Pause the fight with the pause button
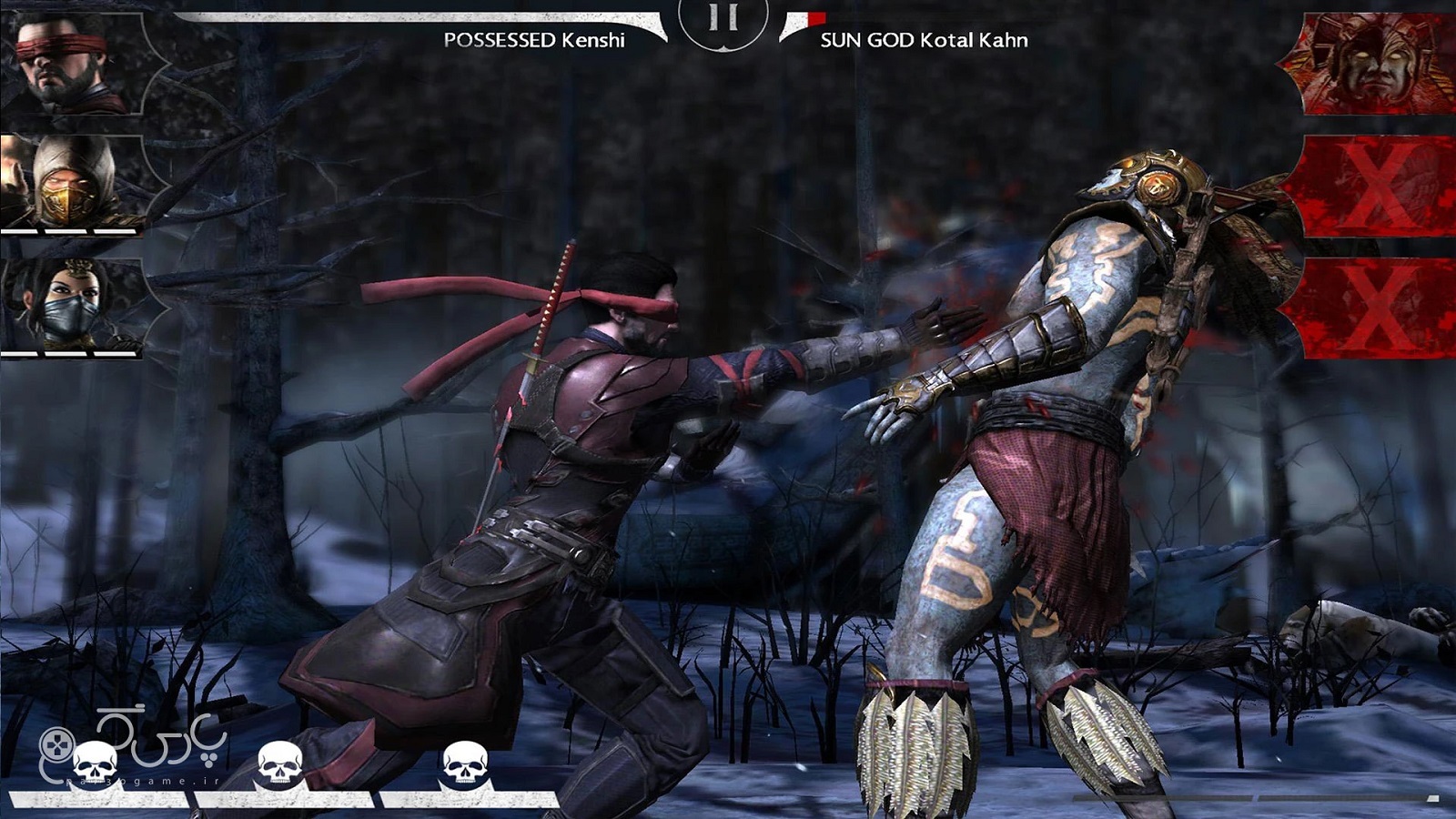Image resolution: width=1456 pixels, height=819 pixels. [723, 18]
